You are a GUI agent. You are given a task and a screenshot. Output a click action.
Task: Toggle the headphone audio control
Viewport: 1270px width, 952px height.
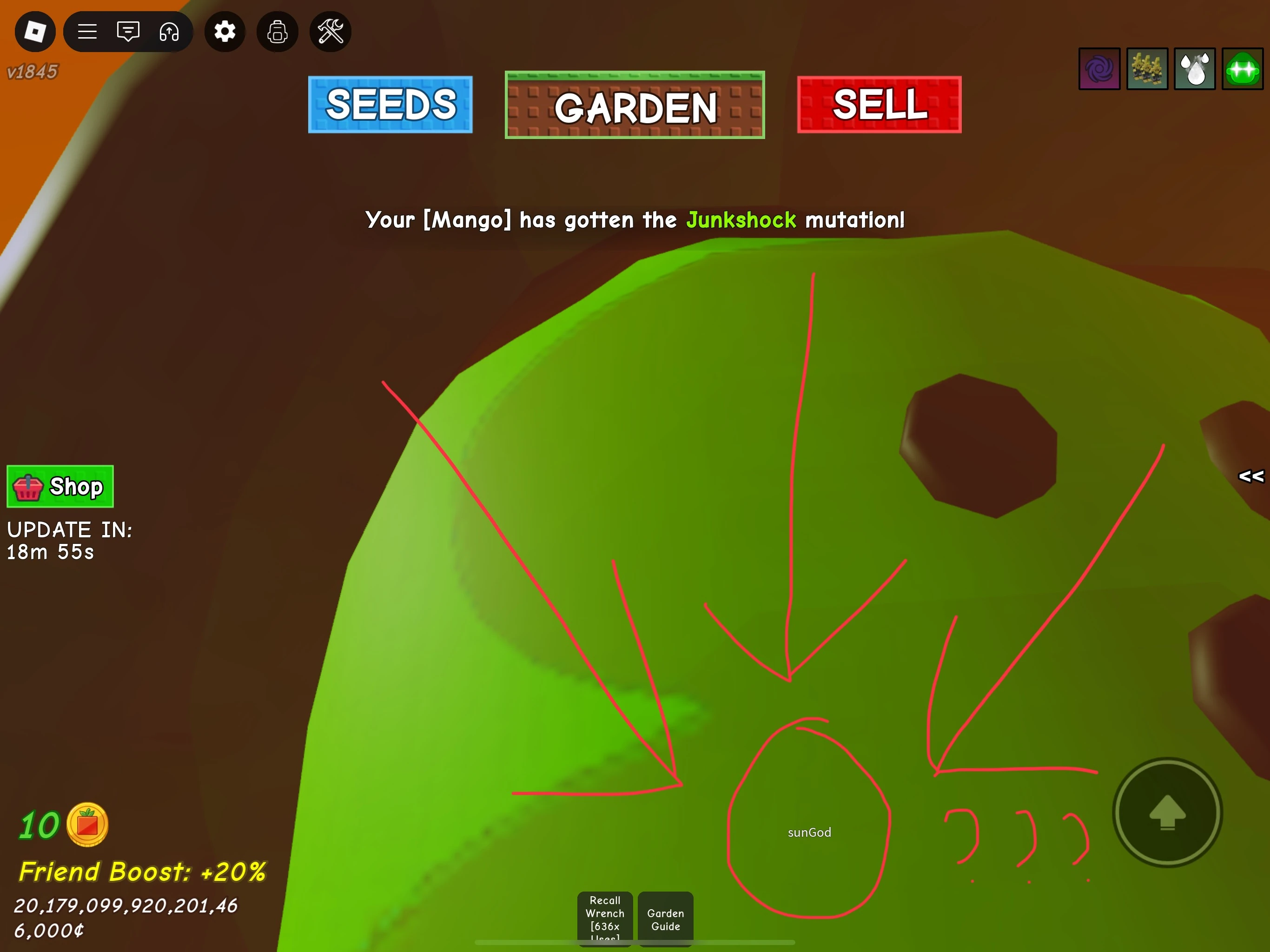pos(169,32)
